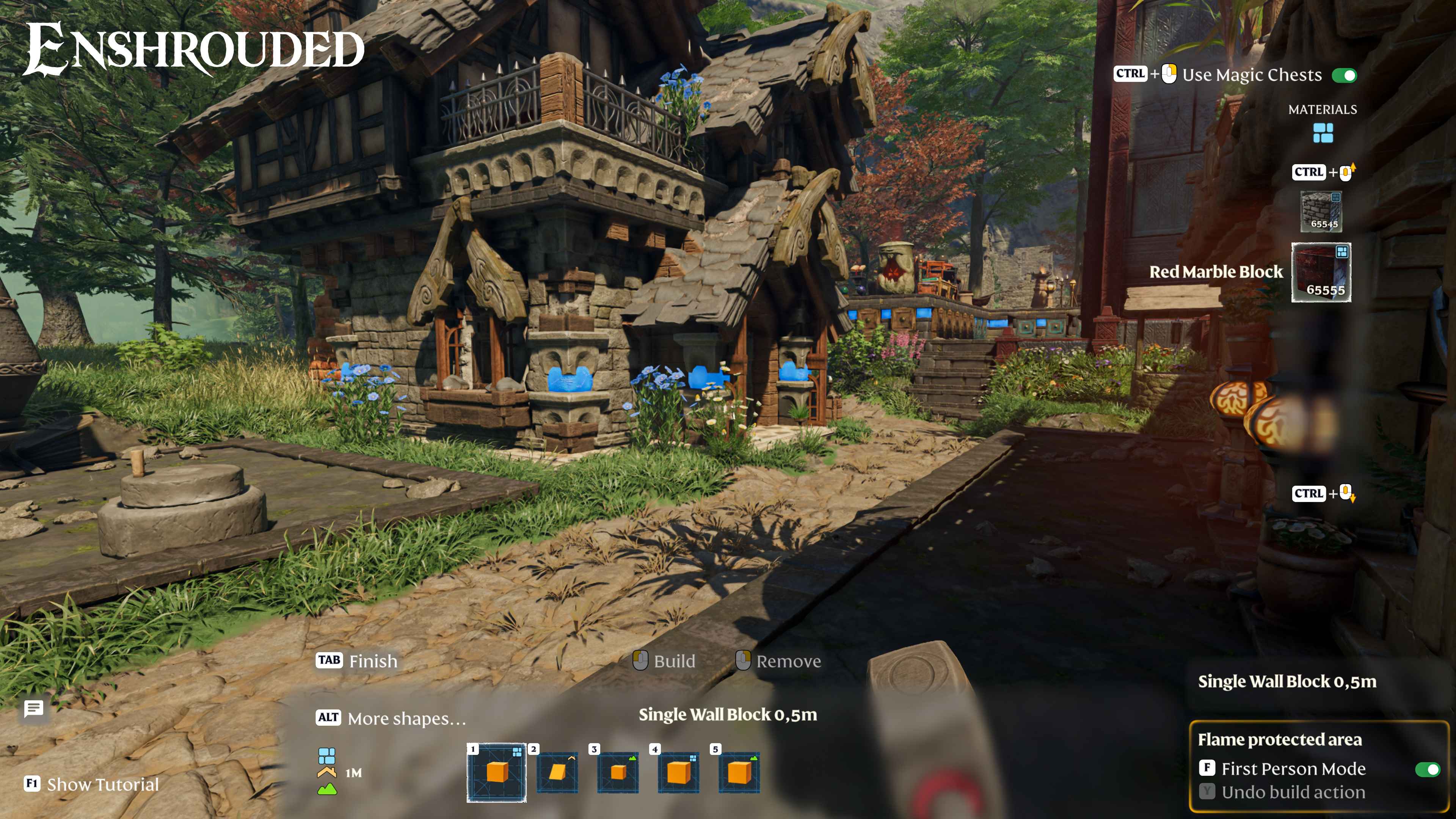1456x819 pixels.
Task: Select the Red Marble Block material
Action: pos(1321,273)
